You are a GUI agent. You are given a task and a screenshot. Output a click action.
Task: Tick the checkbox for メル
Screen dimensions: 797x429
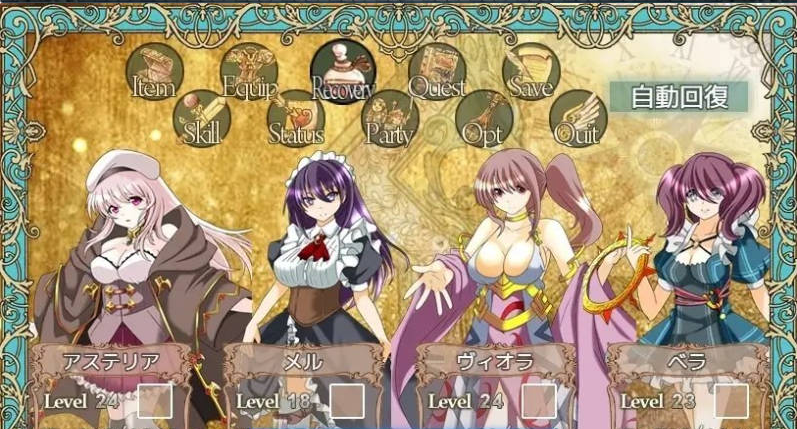coord(347,401)
